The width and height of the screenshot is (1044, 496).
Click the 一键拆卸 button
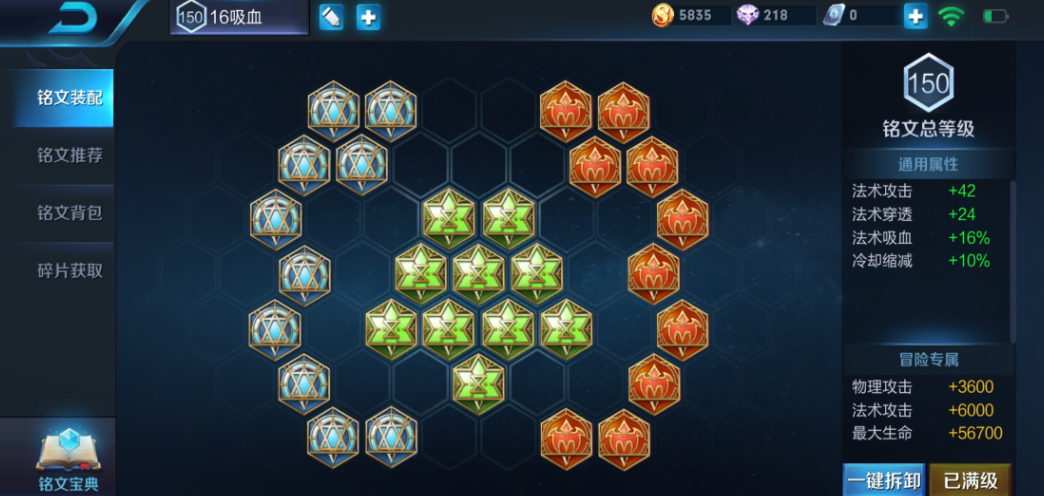(x=883, y=480)
